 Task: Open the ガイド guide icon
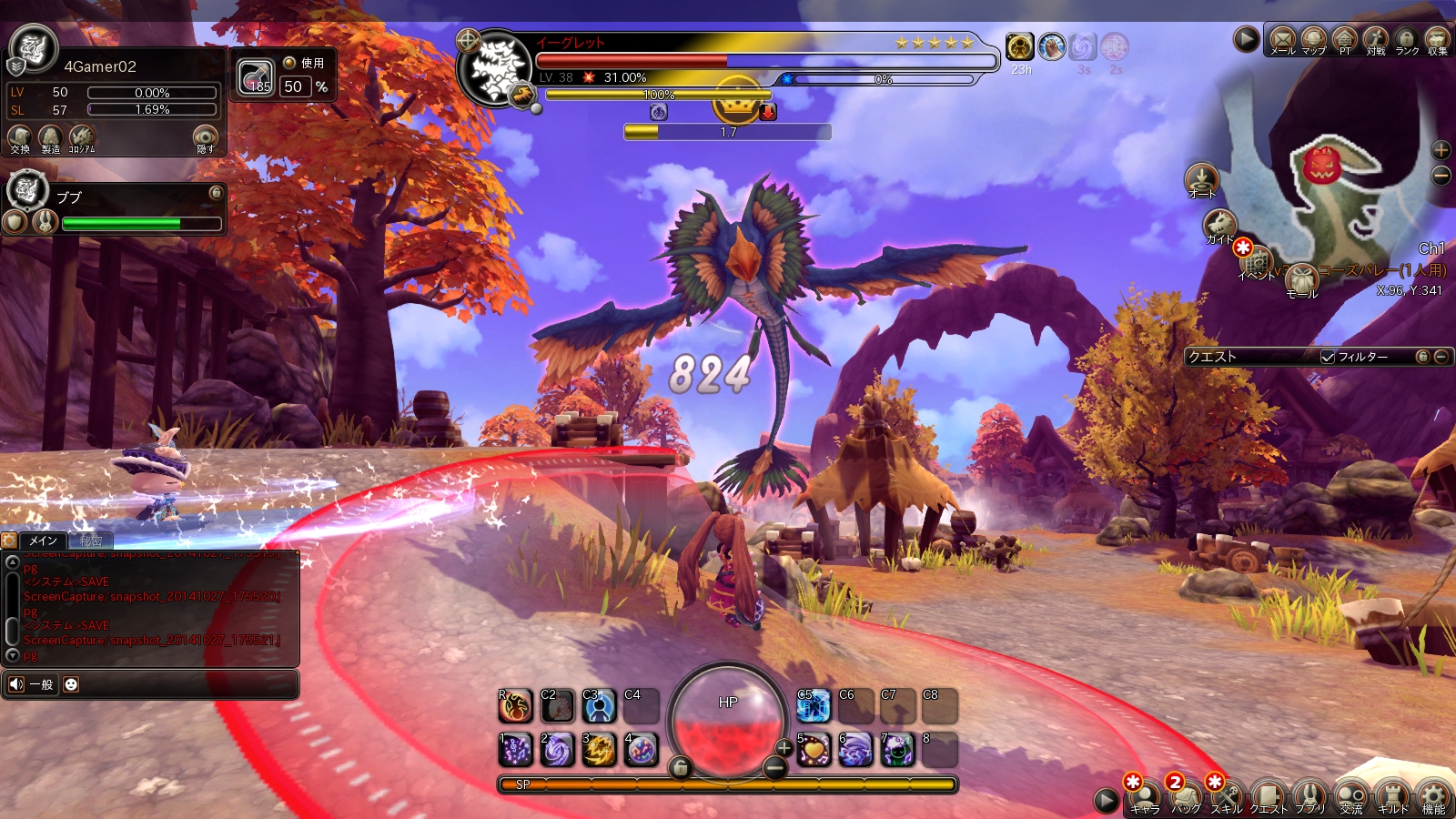click(x=1219, y=225)
